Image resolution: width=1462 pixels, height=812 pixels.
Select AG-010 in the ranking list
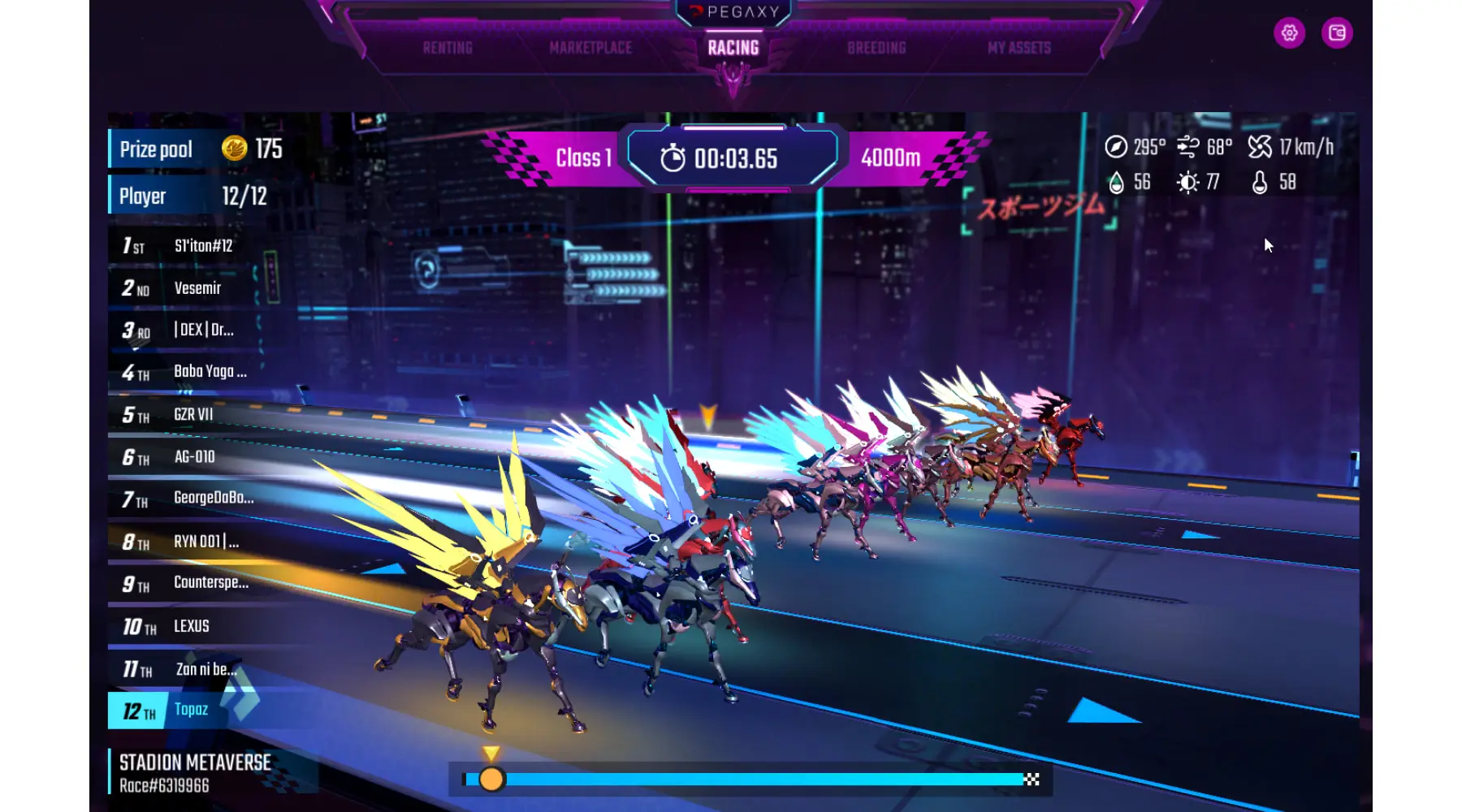[x=195, y=457]
